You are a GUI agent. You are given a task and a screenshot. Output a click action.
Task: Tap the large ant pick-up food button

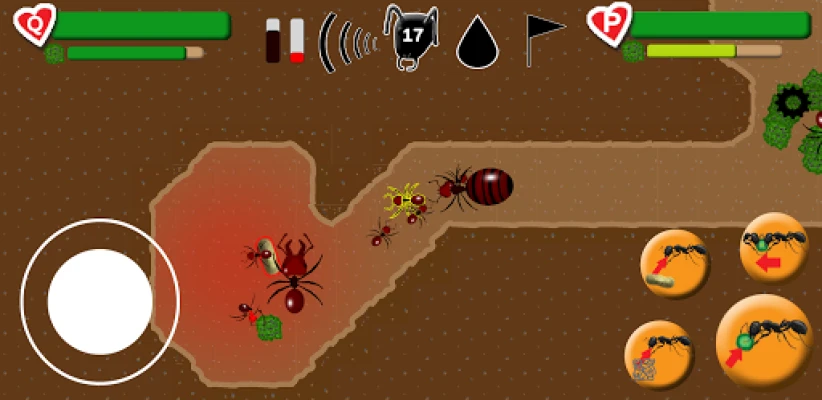tap(764, 341)
